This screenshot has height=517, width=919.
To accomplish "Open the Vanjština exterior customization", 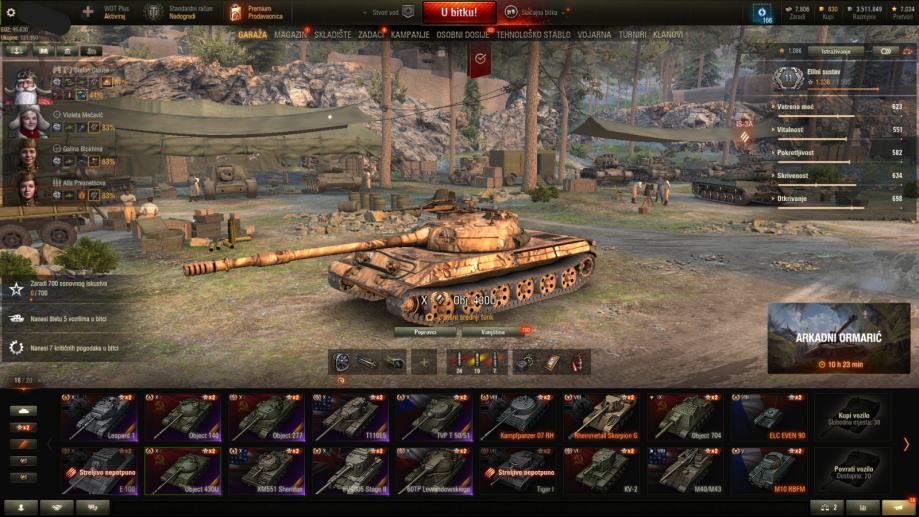I will (x=493, y=331).
